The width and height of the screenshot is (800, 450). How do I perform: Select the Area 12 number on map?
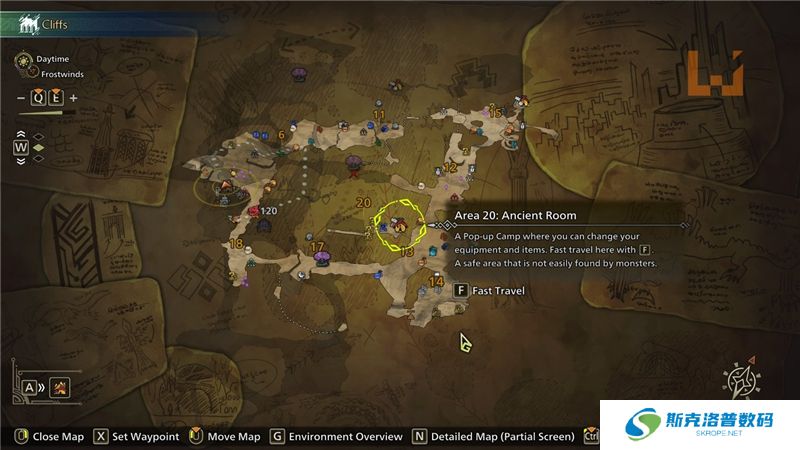pos(450,168)
